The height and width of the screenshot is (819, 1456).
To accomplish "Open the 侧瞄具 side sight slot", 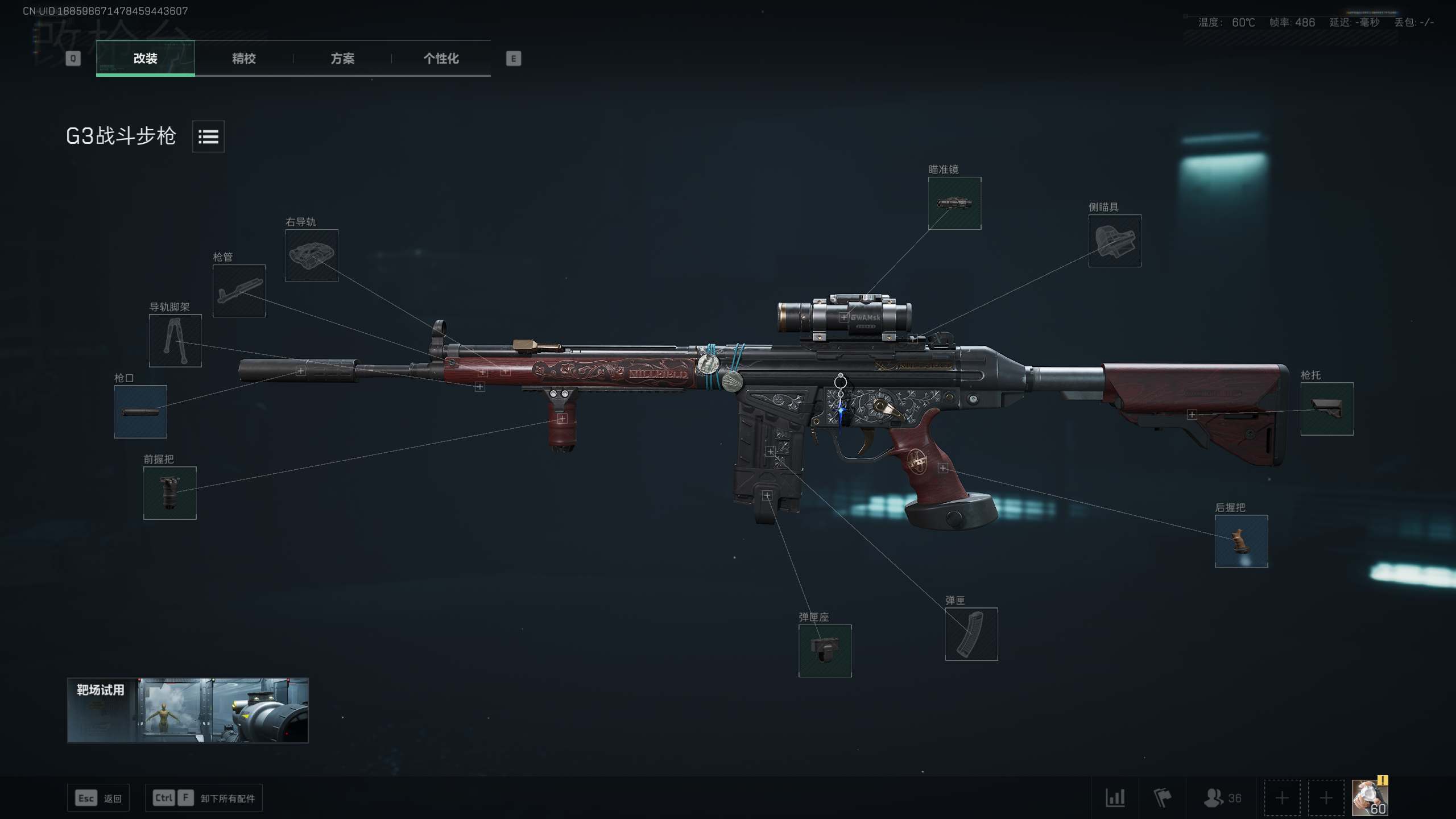I will pyautogui.click(x=1115, y=242).
